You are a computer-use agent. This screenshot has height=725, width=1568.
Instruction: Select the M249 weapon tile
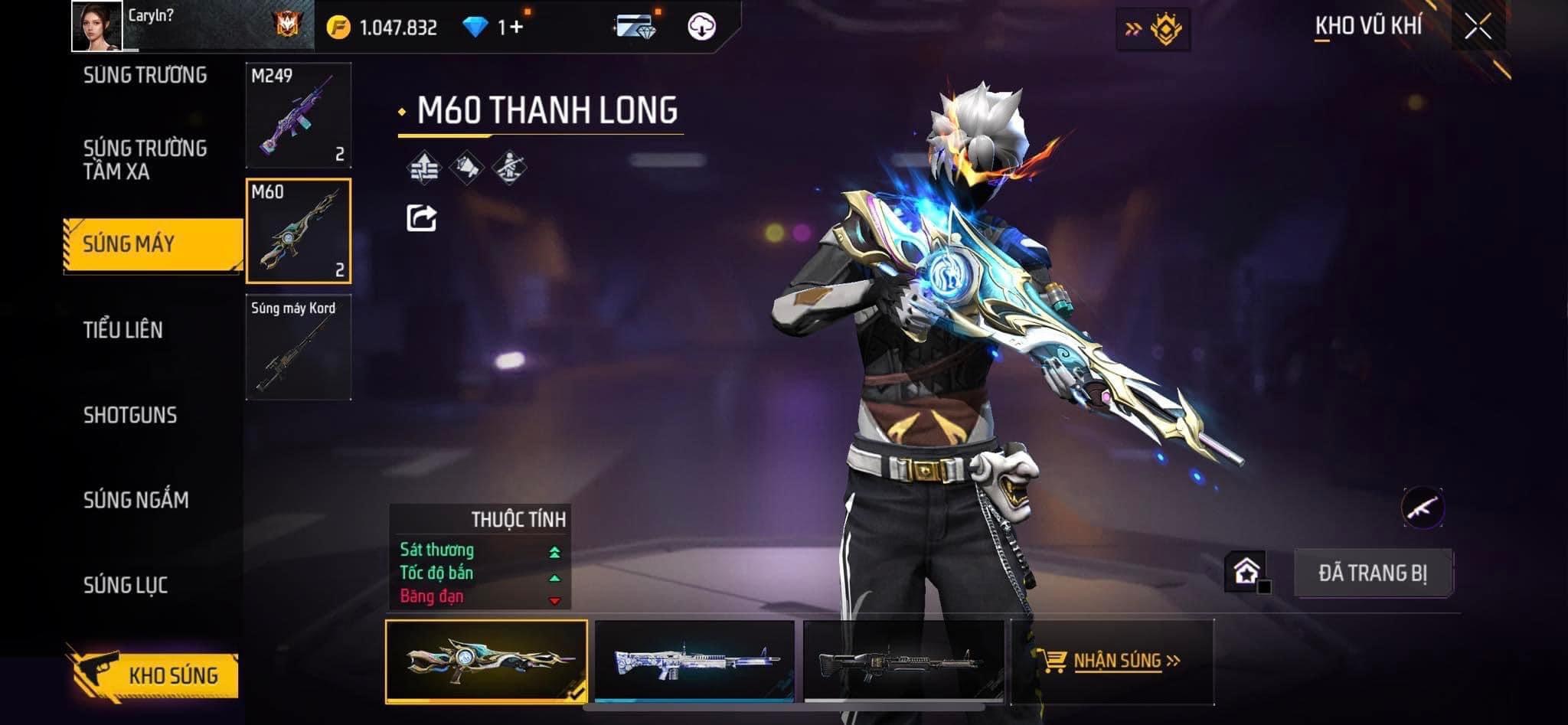(299, 116)
